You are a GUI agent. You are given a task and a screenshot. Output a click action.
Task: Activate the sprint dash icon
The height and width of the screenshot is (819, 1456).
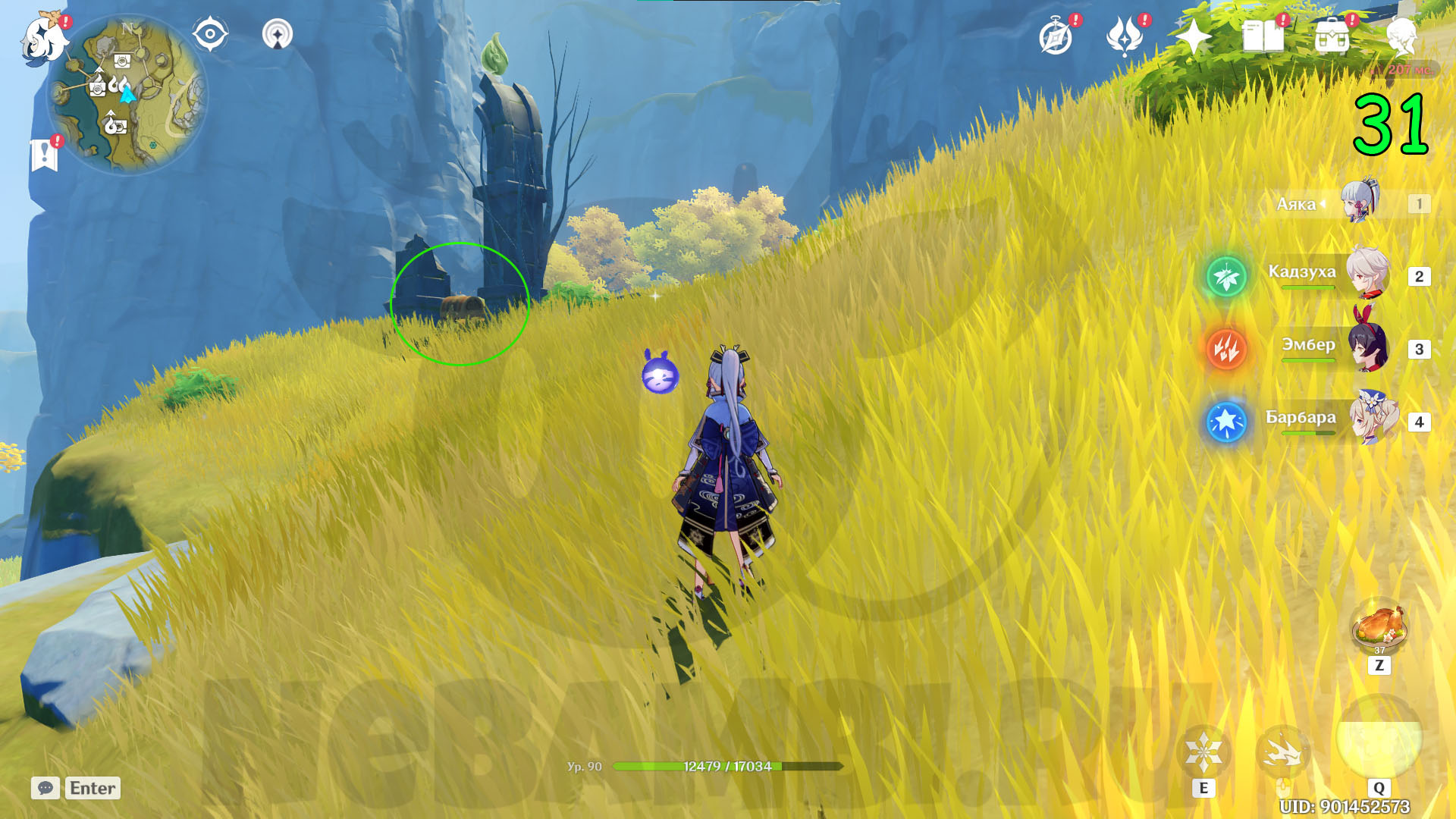click(1282, 752)
